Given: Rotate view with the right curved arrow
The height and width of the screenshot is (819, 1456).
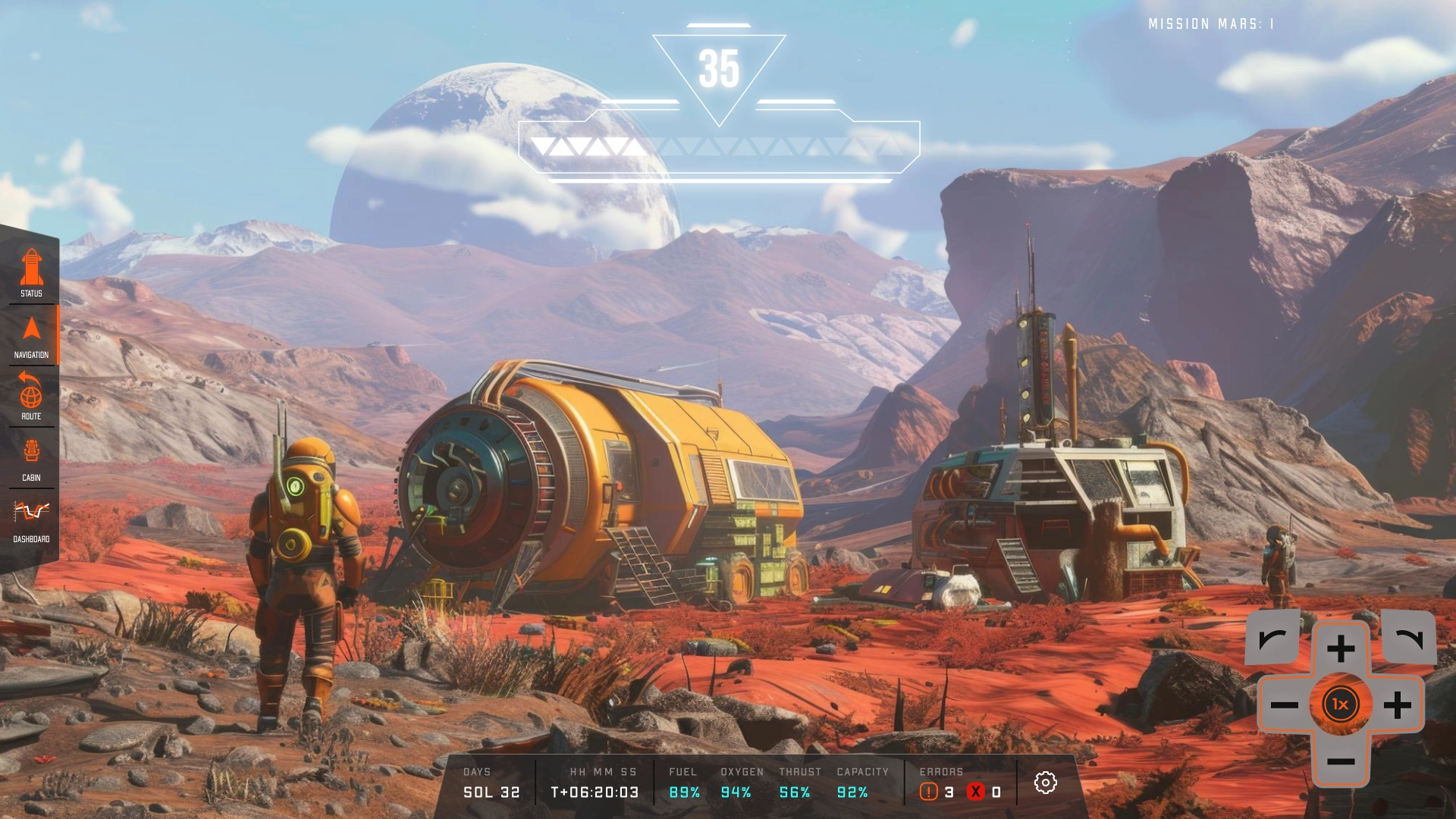Looking at the screenshot, I should point(1409,639).
